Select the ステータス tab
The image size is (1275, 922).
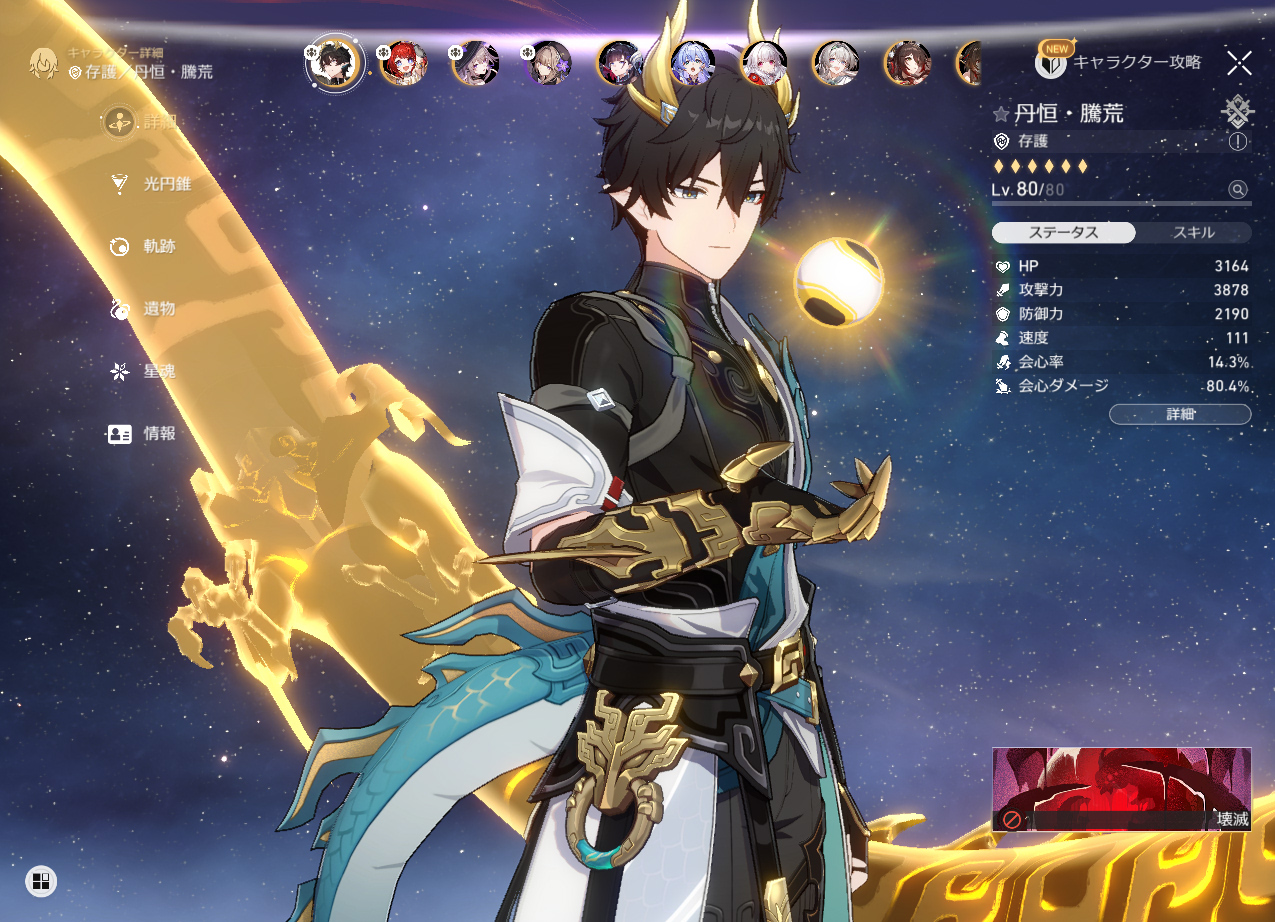pyautogui.click(x=1063, y=233)
